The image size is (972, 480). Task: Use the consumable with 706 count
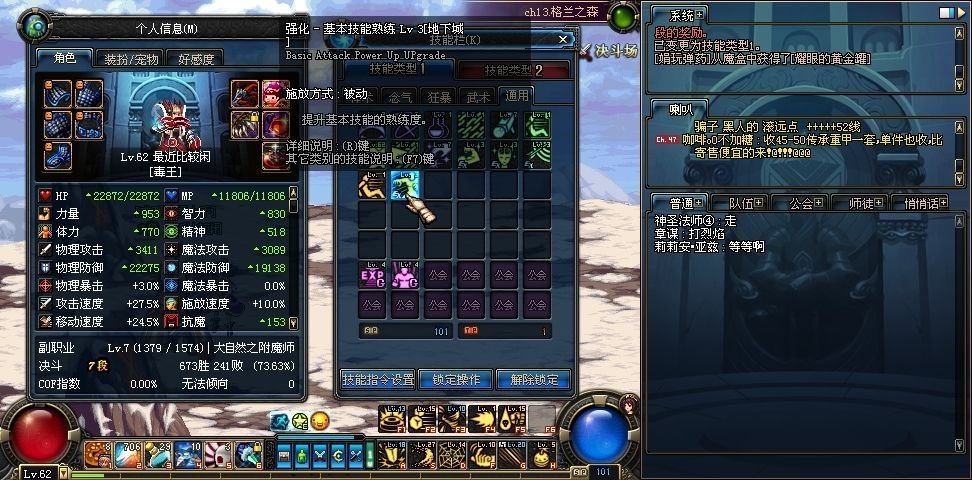tap(127, 455)
